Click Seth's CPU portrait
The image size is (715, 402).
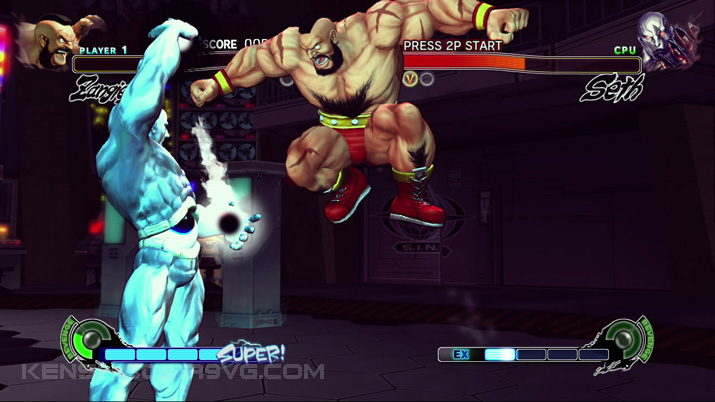pos(670,42)
